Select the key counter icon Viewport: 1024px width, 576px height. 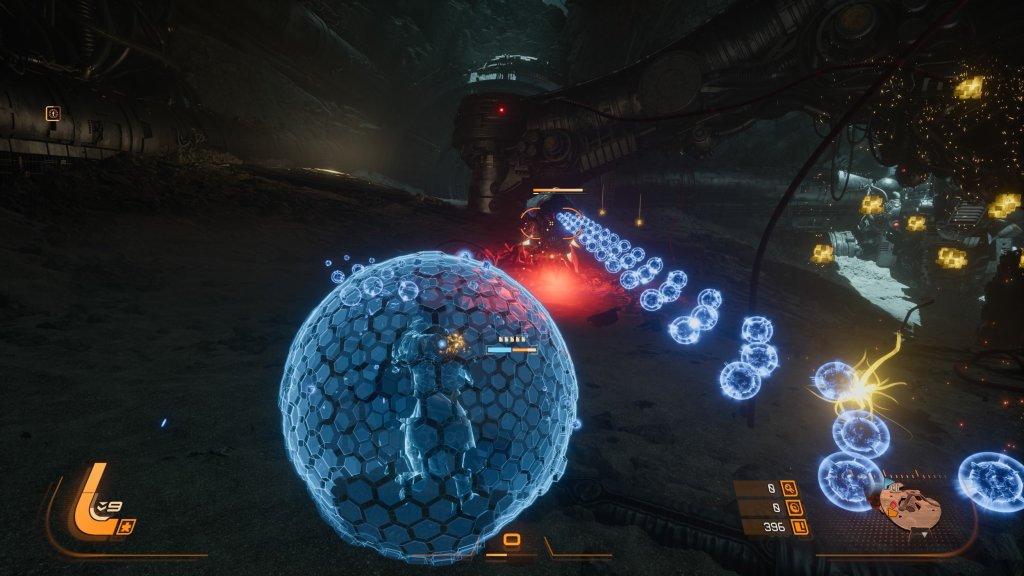click(790, 488)
